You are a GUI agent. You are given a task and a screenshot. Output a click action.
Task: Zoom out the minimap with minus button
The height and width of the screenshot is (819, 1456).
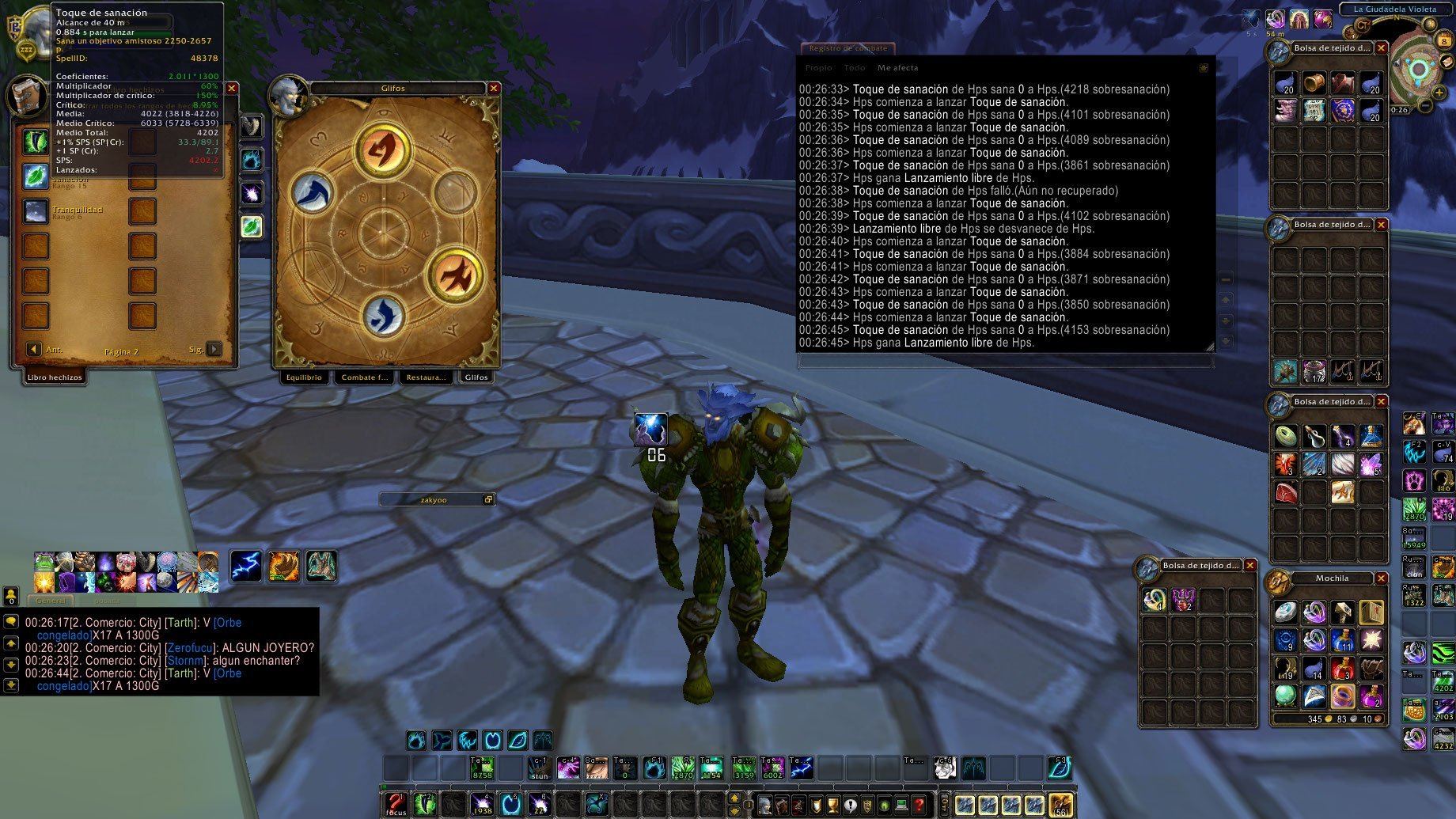coord(1425,105)
